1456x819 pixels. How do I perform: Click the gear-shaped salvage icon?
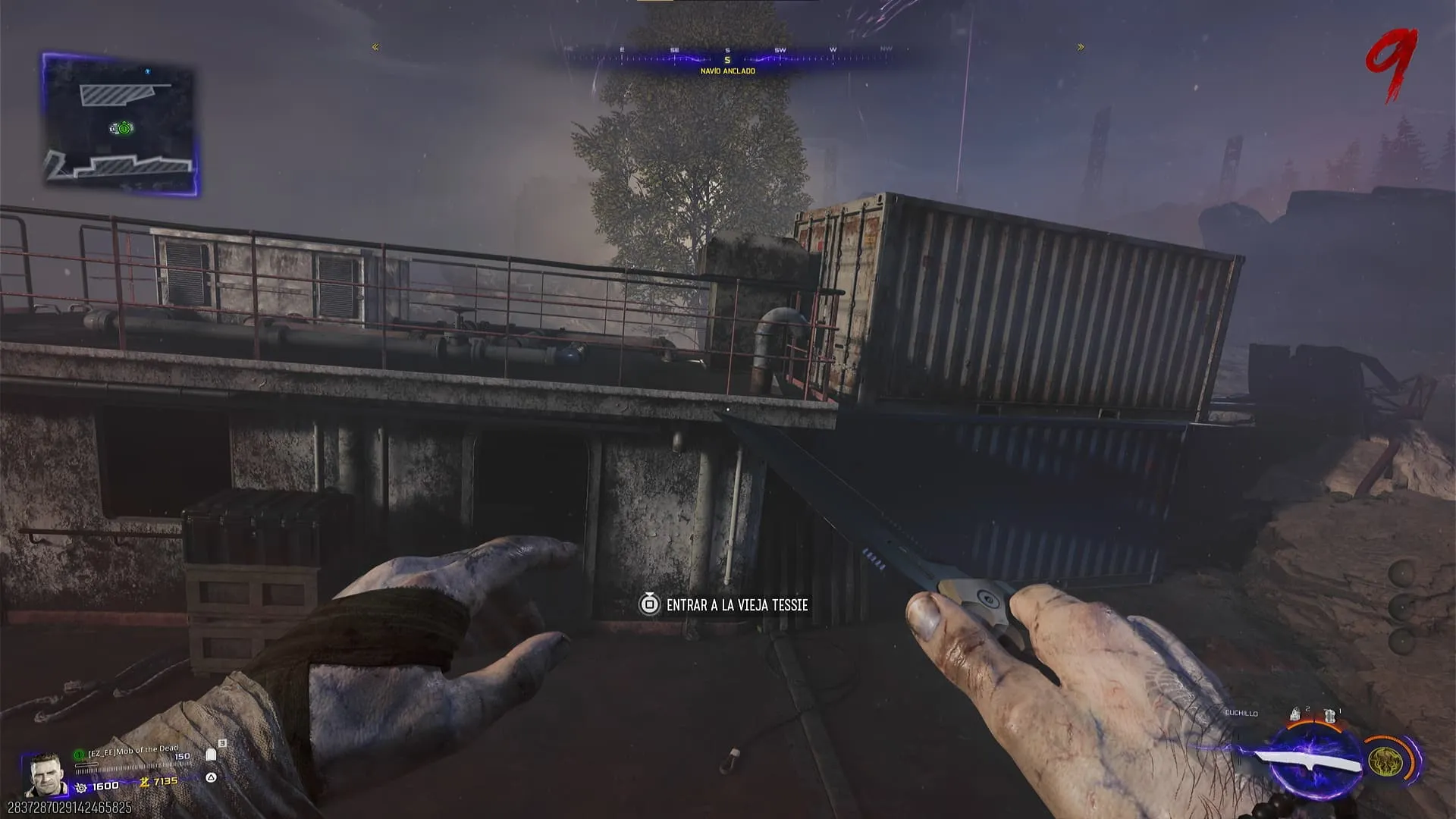[81, 787]
